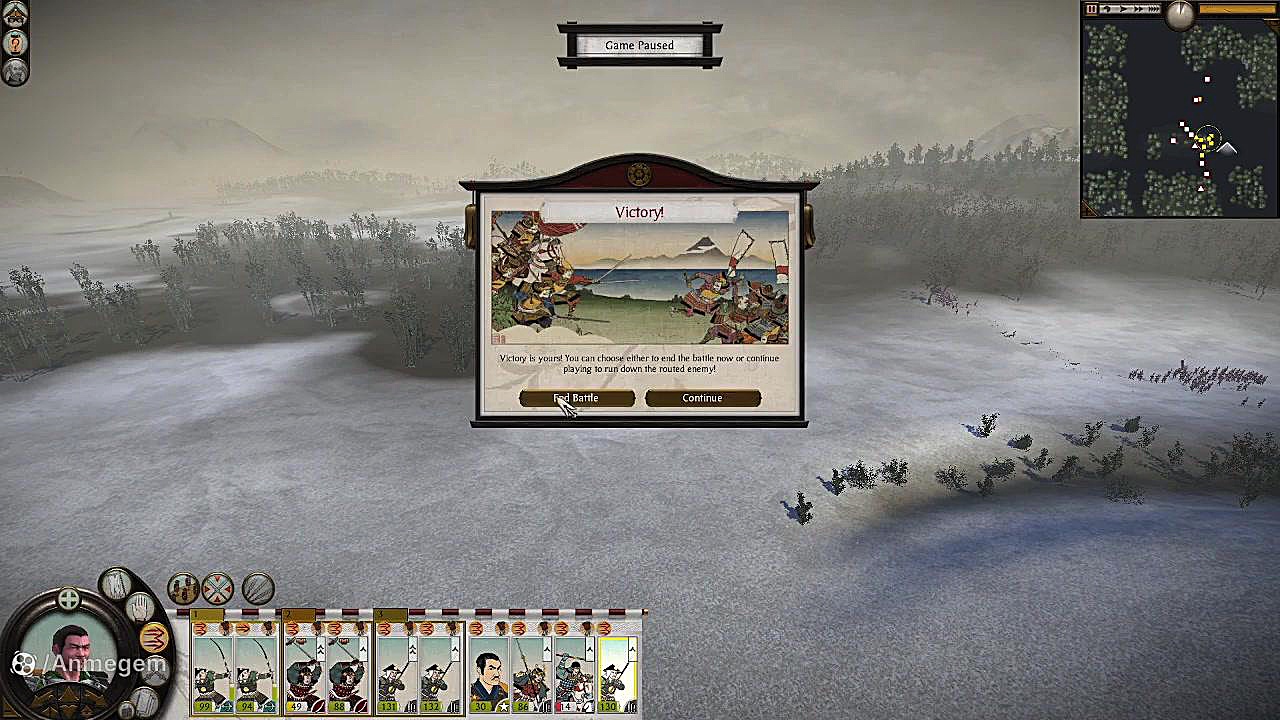This screenshot has width=1280, height=720.
Task: Click the pause button above minimap
Action: coord(1092,10)
